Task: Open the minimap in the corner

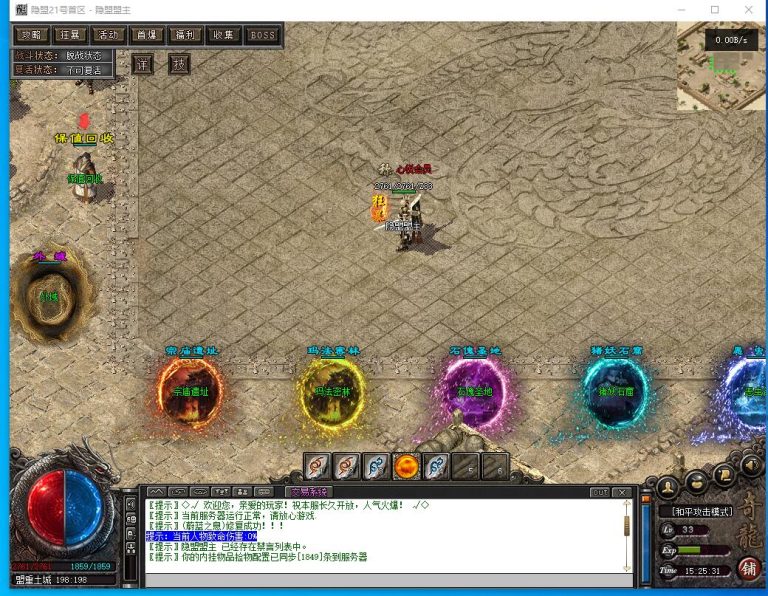Action: pyautogui.click(x=720, y=67)
